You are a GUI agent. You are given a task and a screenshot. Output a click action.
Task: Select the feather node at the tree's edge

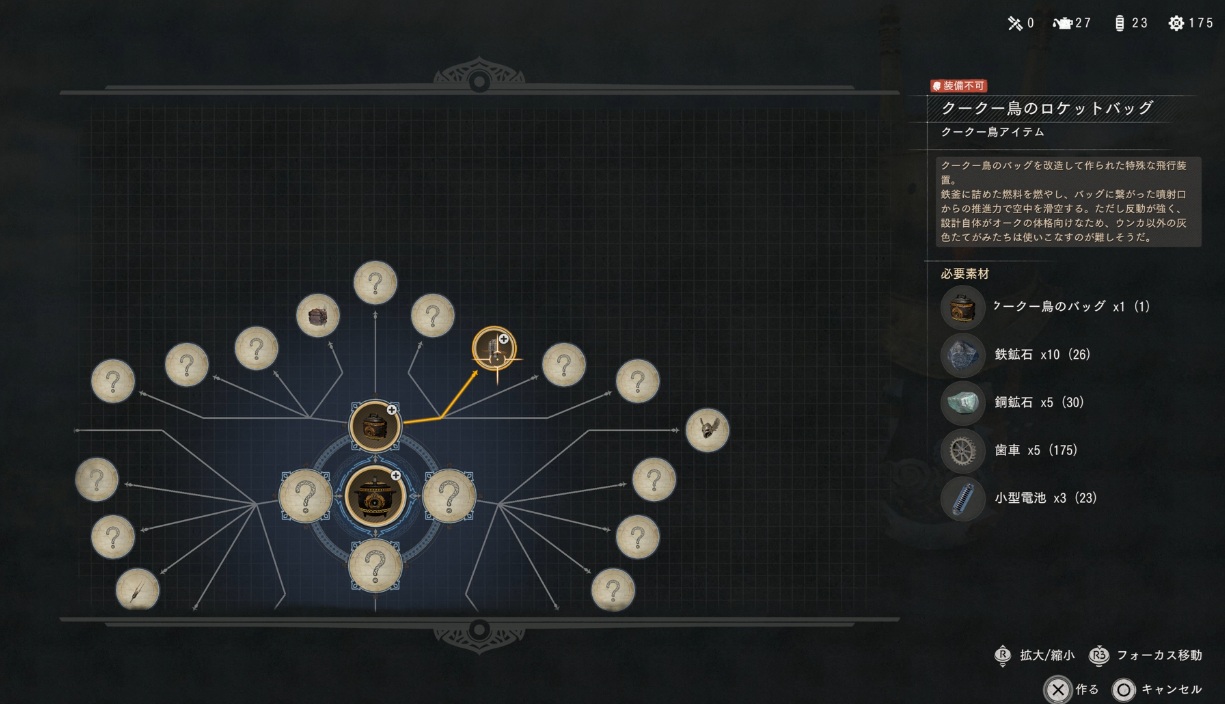coord(137,588)
